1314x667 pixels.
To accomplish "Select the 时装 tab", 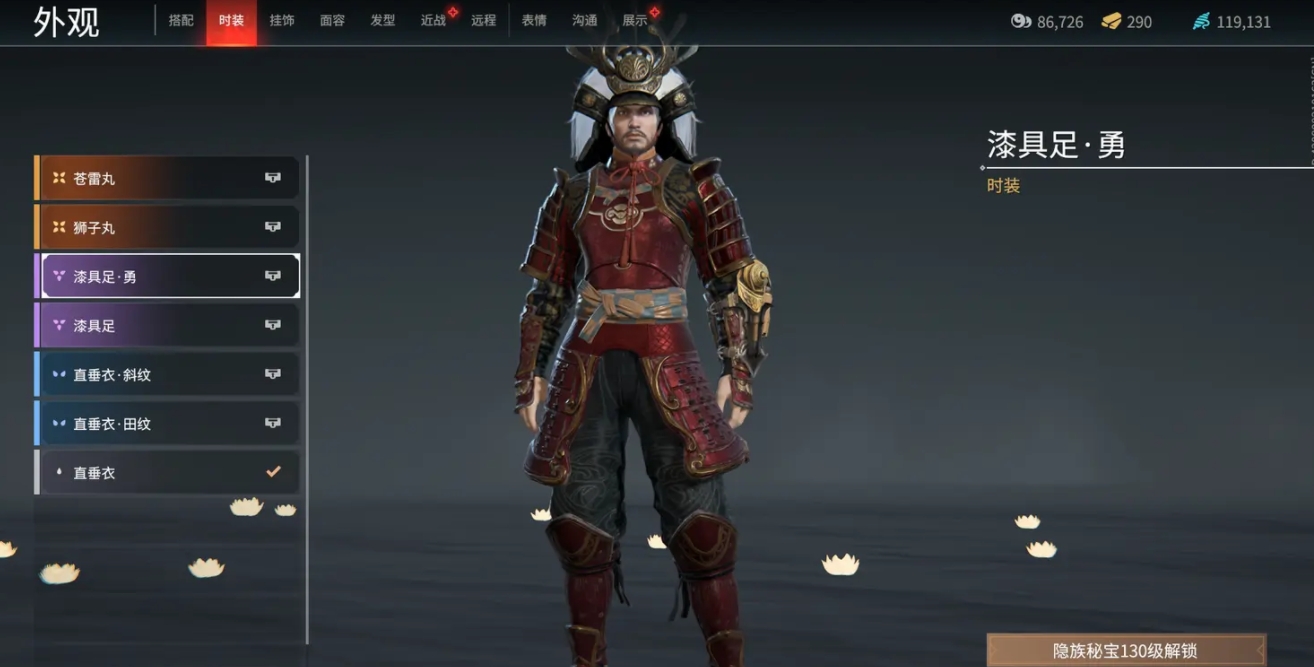I will [231, 21].
